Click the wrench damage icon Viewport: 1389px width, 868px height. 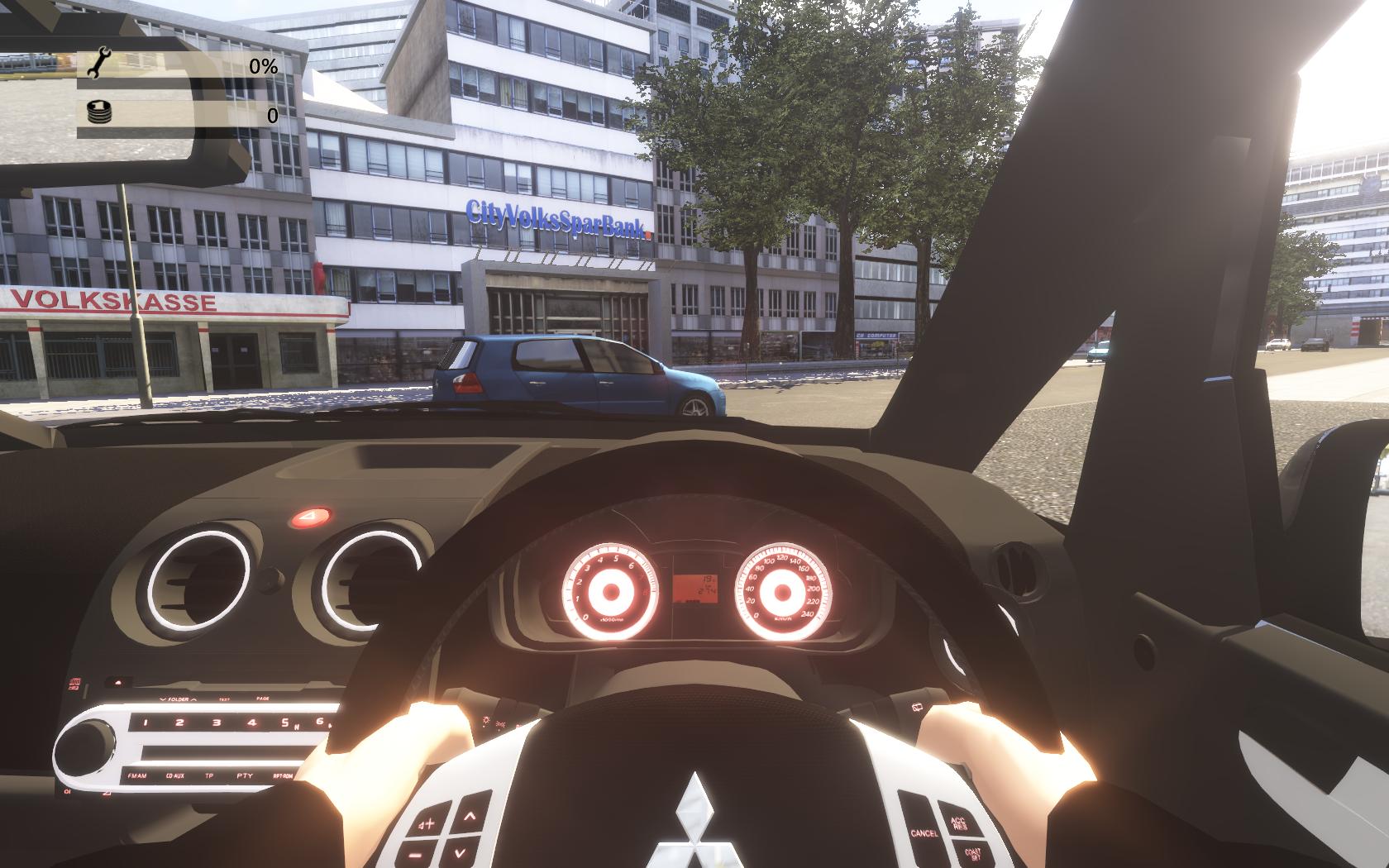pyautogui.click(x=98, y=64)
